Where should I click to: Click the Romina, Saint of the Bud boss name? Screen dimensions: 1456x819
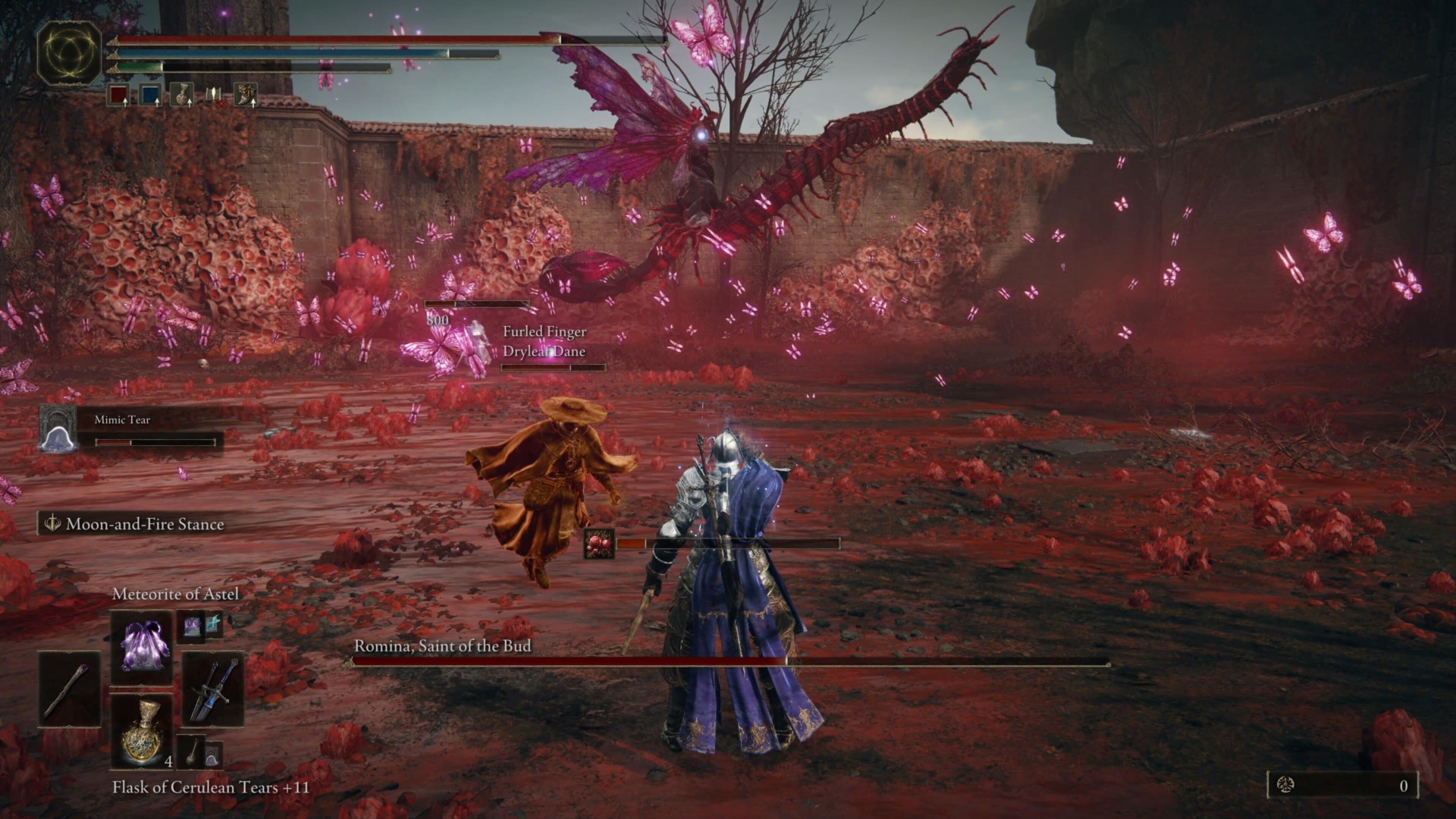(442, 647)
